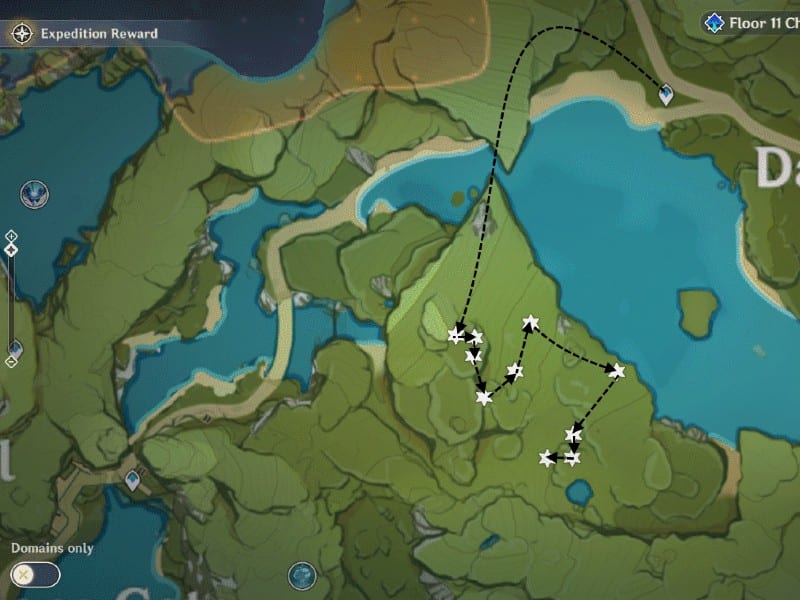Select the round domain marker near the bottom edge
This screenshot has height=600, width=800.
pyautogui.click(x=302, y=575)
